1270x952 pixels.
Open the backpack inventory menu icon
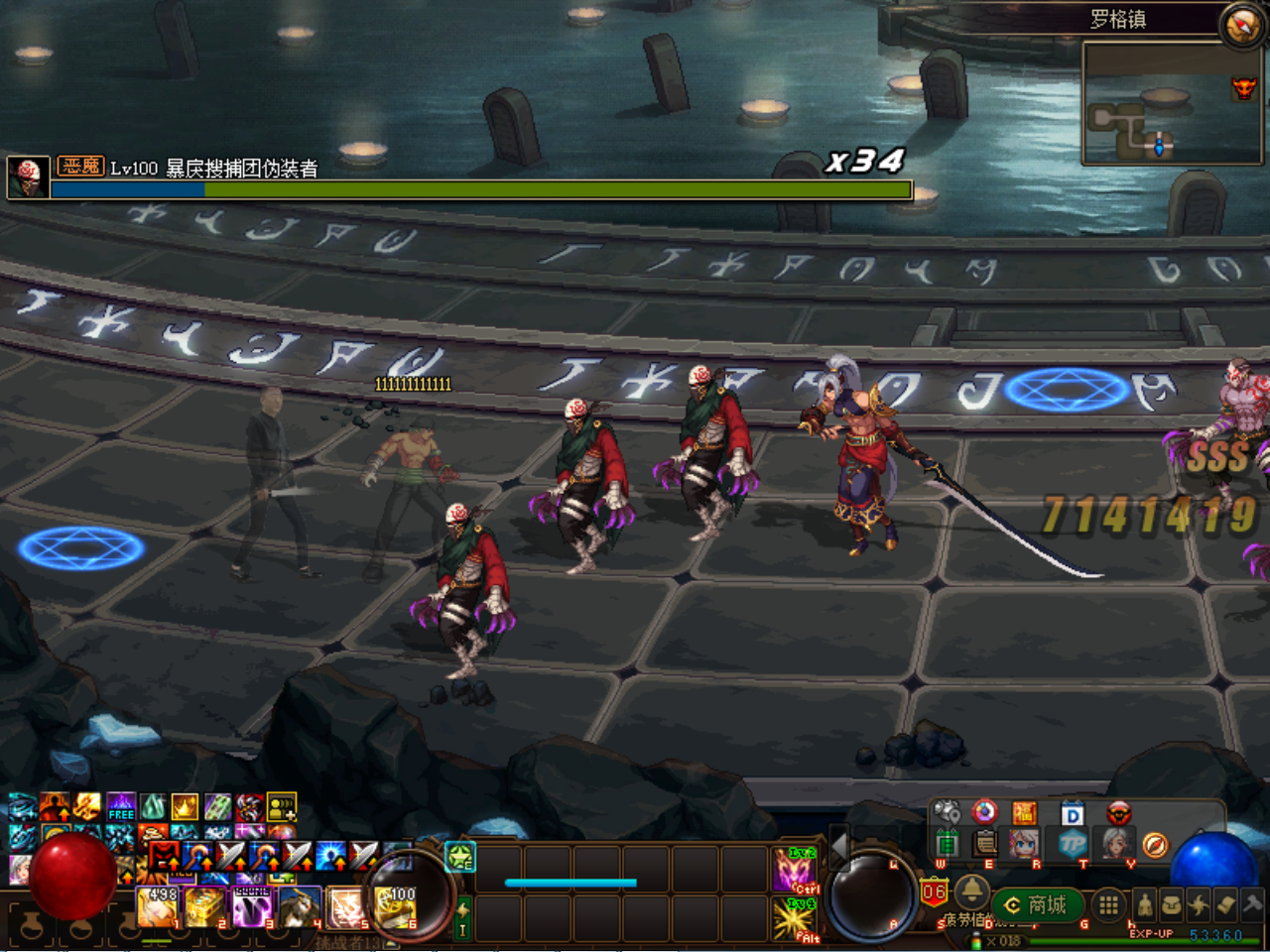point(1174,903)
